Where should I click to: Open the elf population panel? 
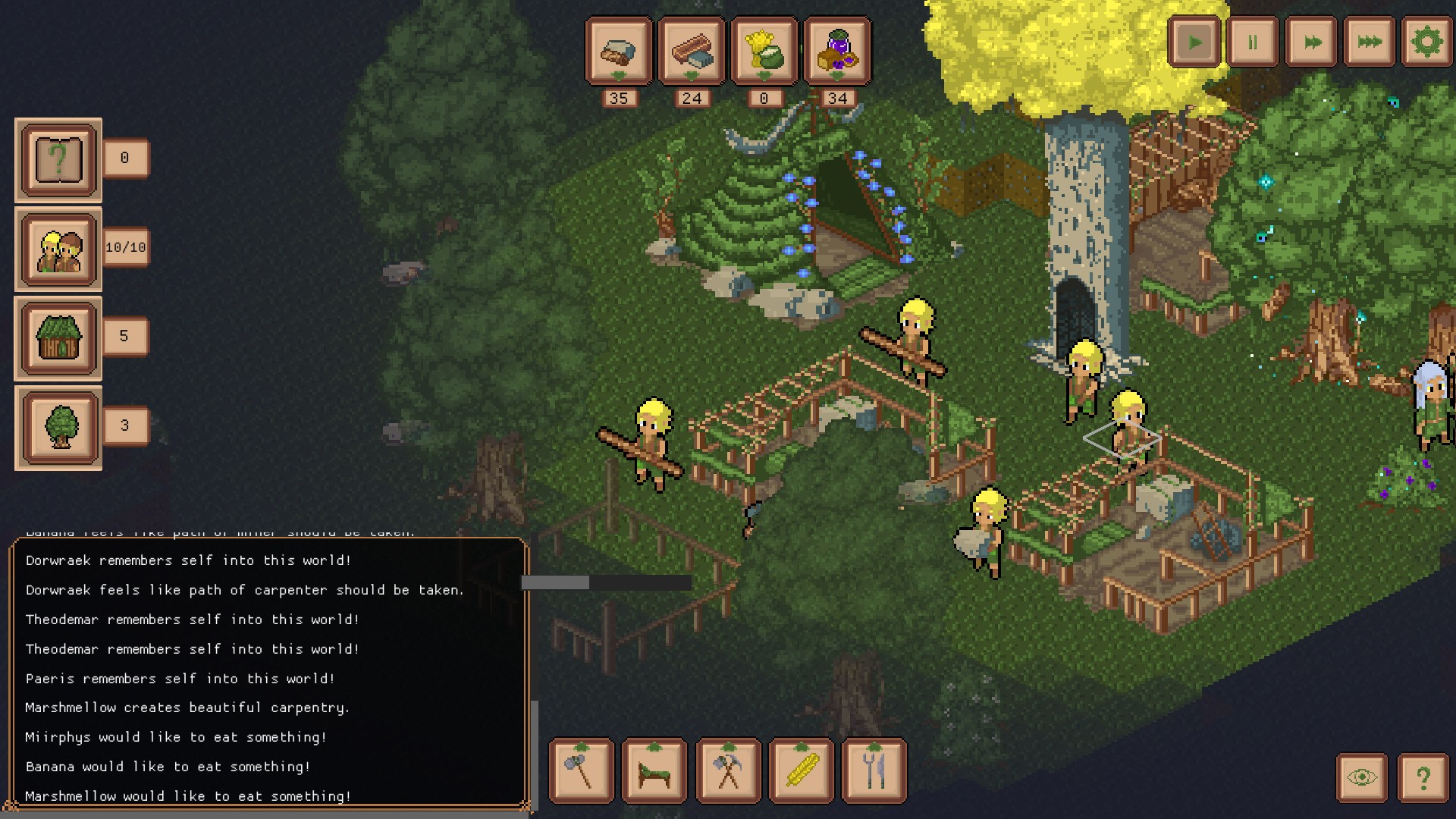(59, 249)
